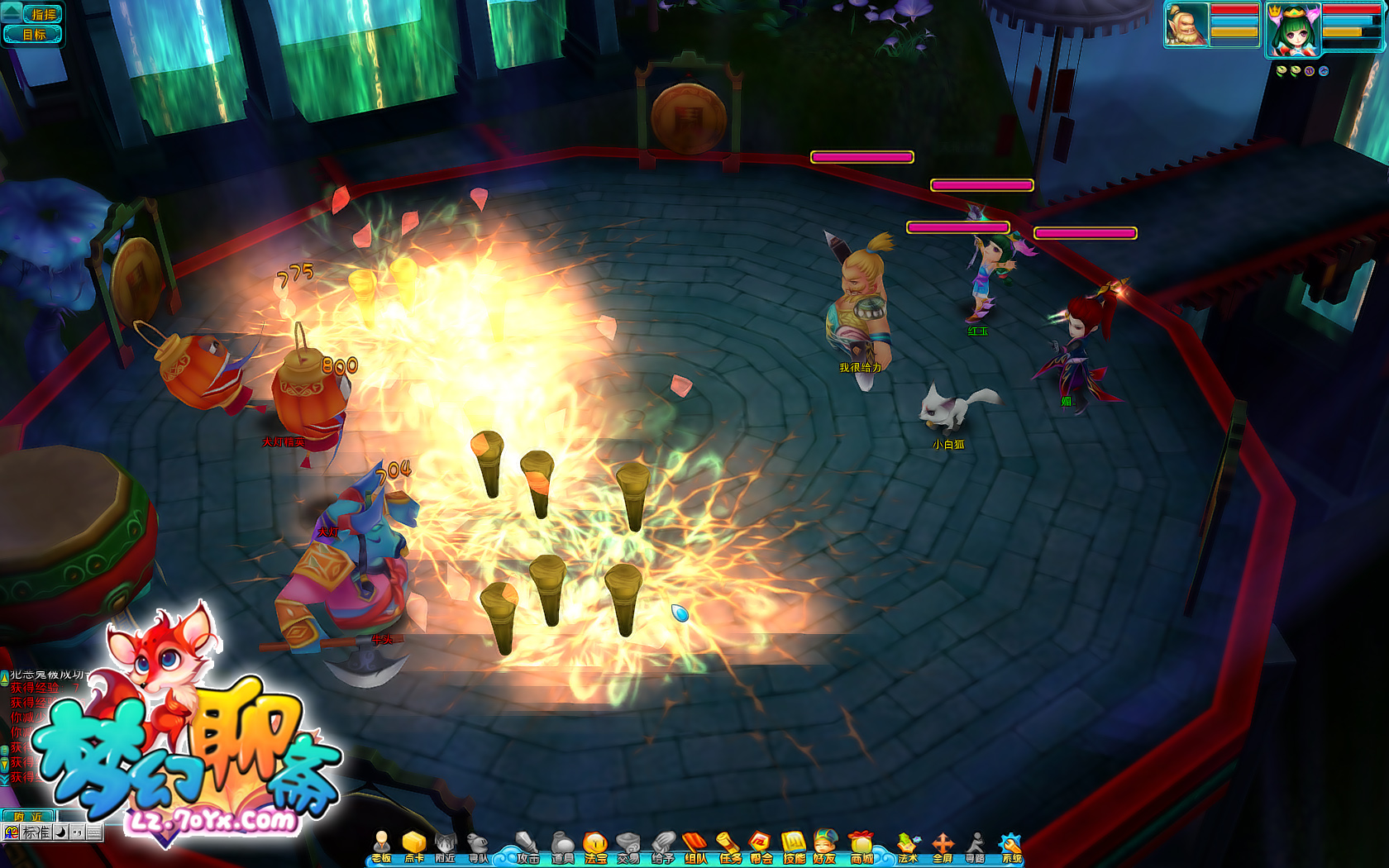This screenshot has height=868, width=1389.
Task: Click the 目标 target button
Action: (x=34, y=34)
